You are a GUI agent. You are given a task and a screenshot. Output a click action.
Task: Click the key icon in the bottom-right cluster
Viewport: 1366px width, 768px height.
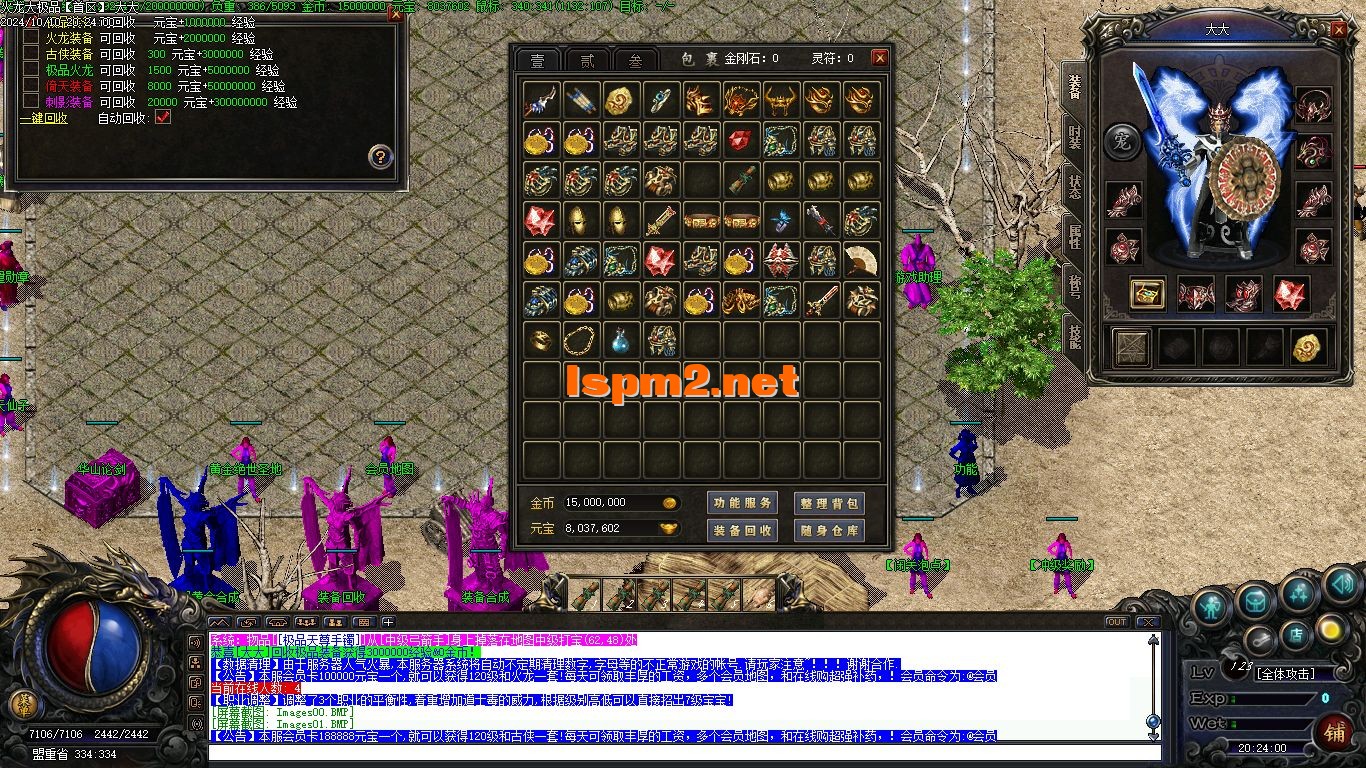(1259, 640)
